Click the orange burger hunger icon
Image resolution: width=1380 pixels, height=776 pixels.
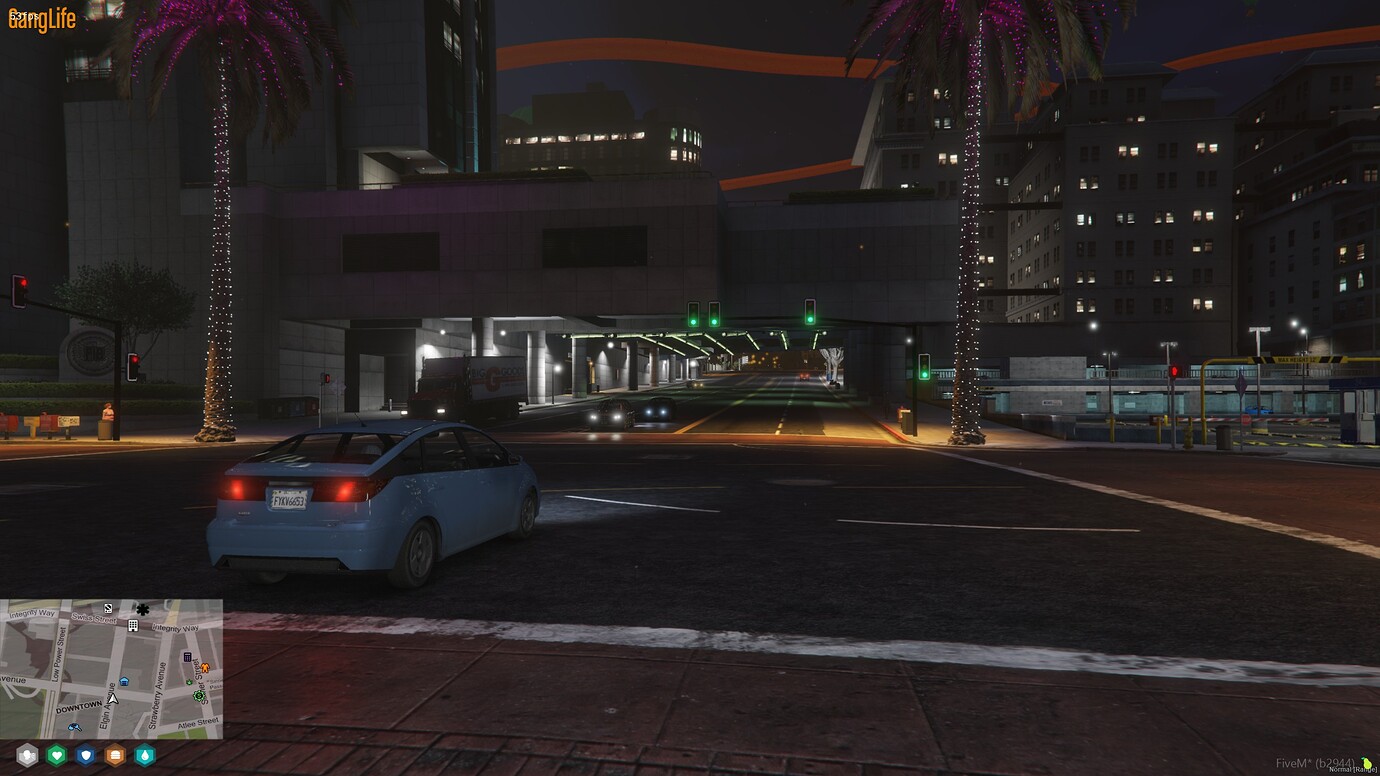click(114, 755)
